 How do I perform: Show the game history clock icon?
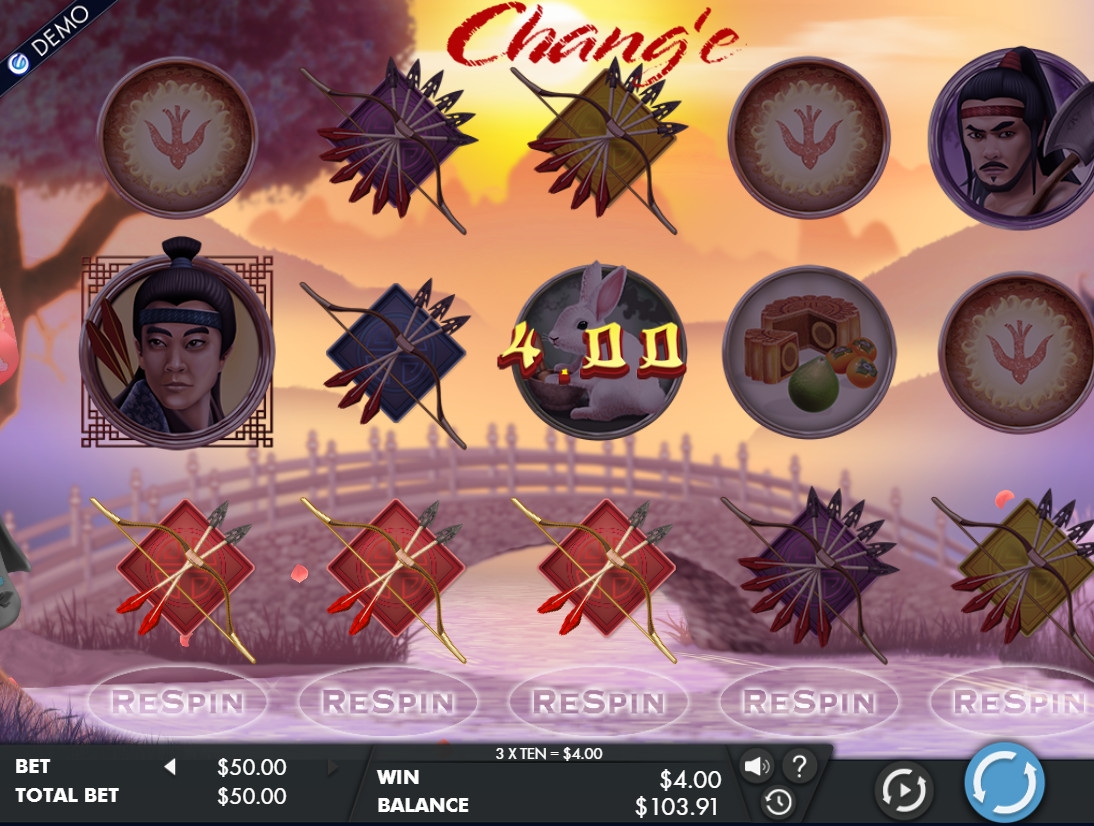(778, 801)
